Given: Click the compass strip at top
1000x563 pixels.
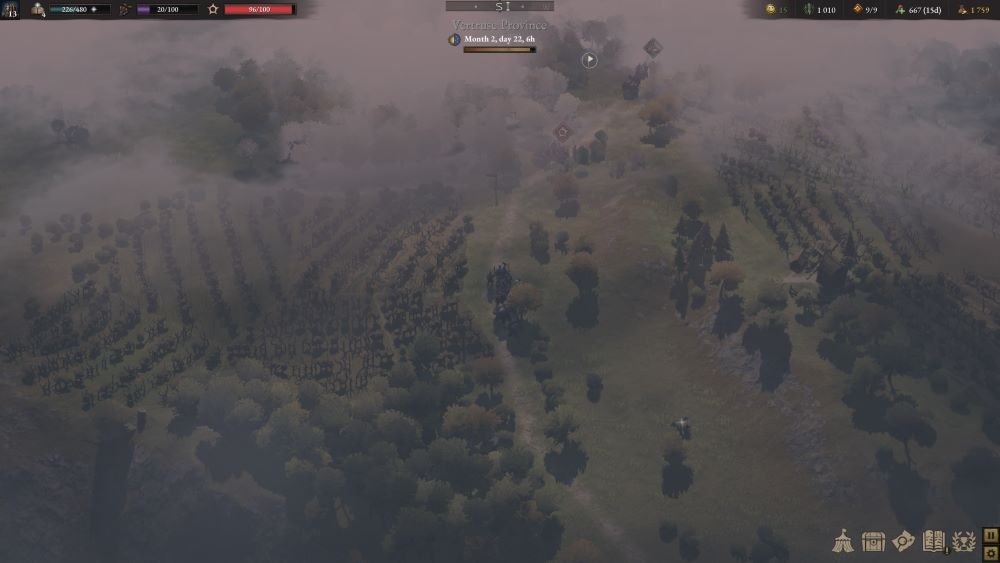Looking at the screenshot, I should [499, 6].
